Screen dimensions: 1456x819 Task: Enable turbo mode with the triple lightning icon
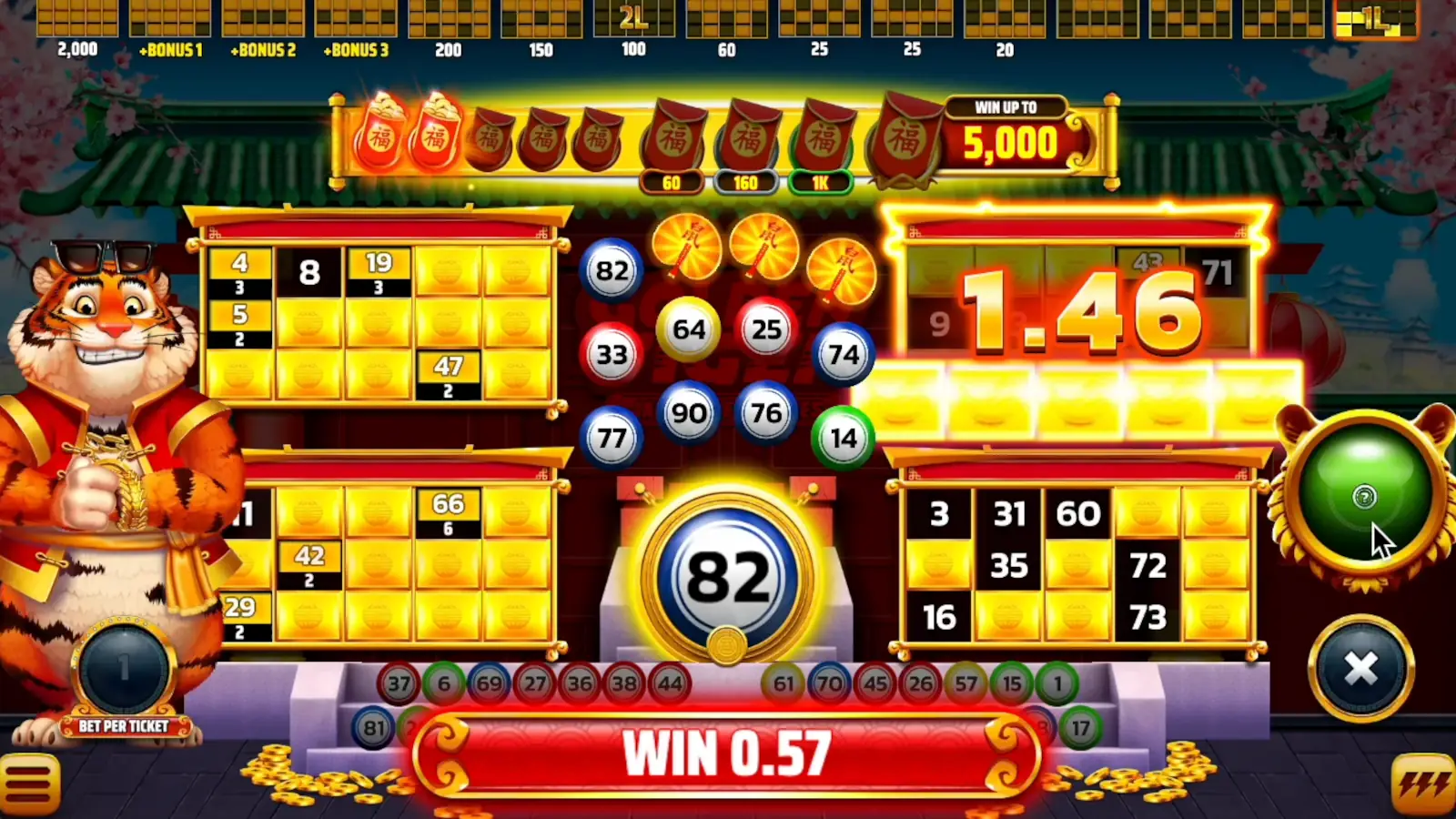pos(1423,784)
